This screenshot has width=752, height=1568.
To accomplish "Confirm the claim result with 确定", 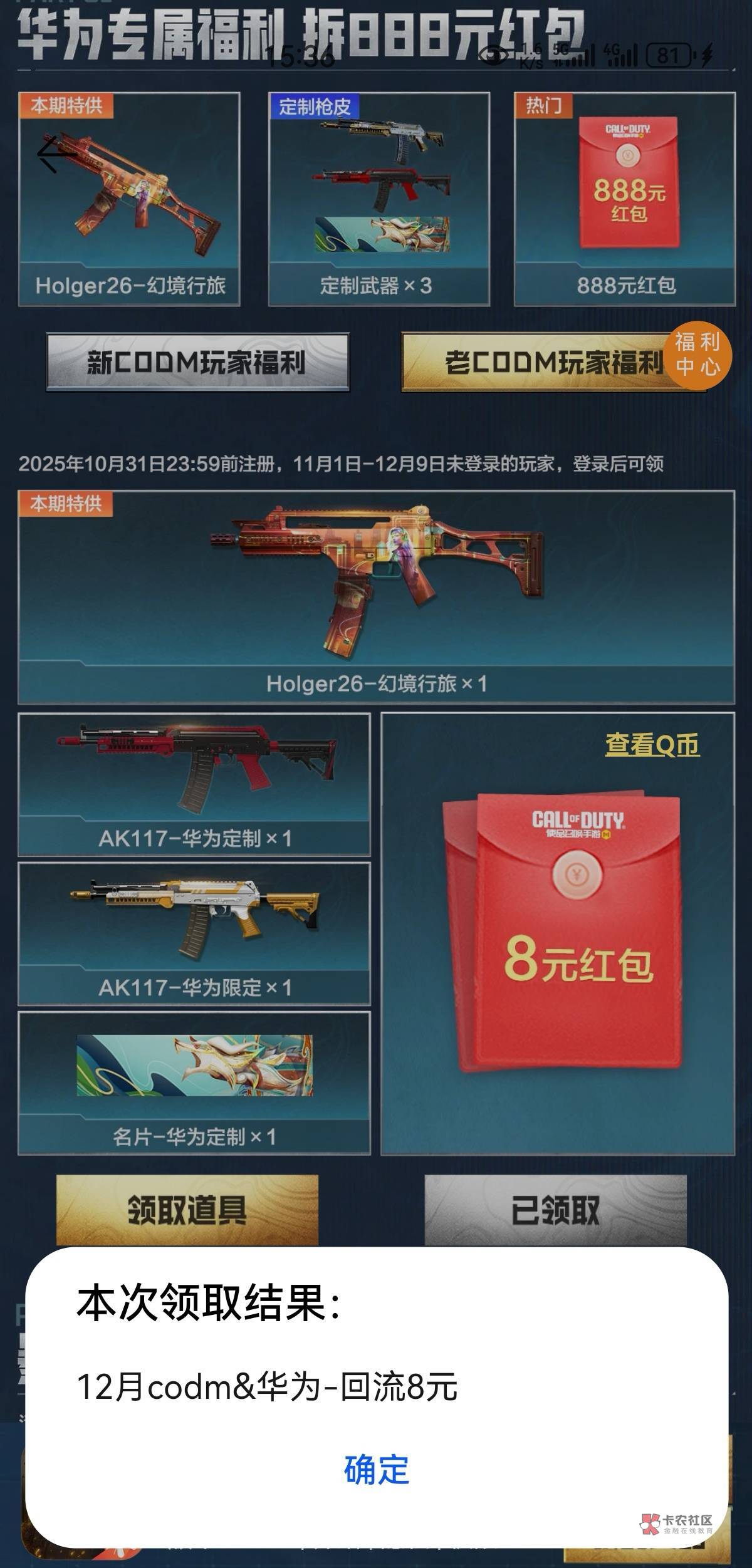I will click(x=376, y=1470).
